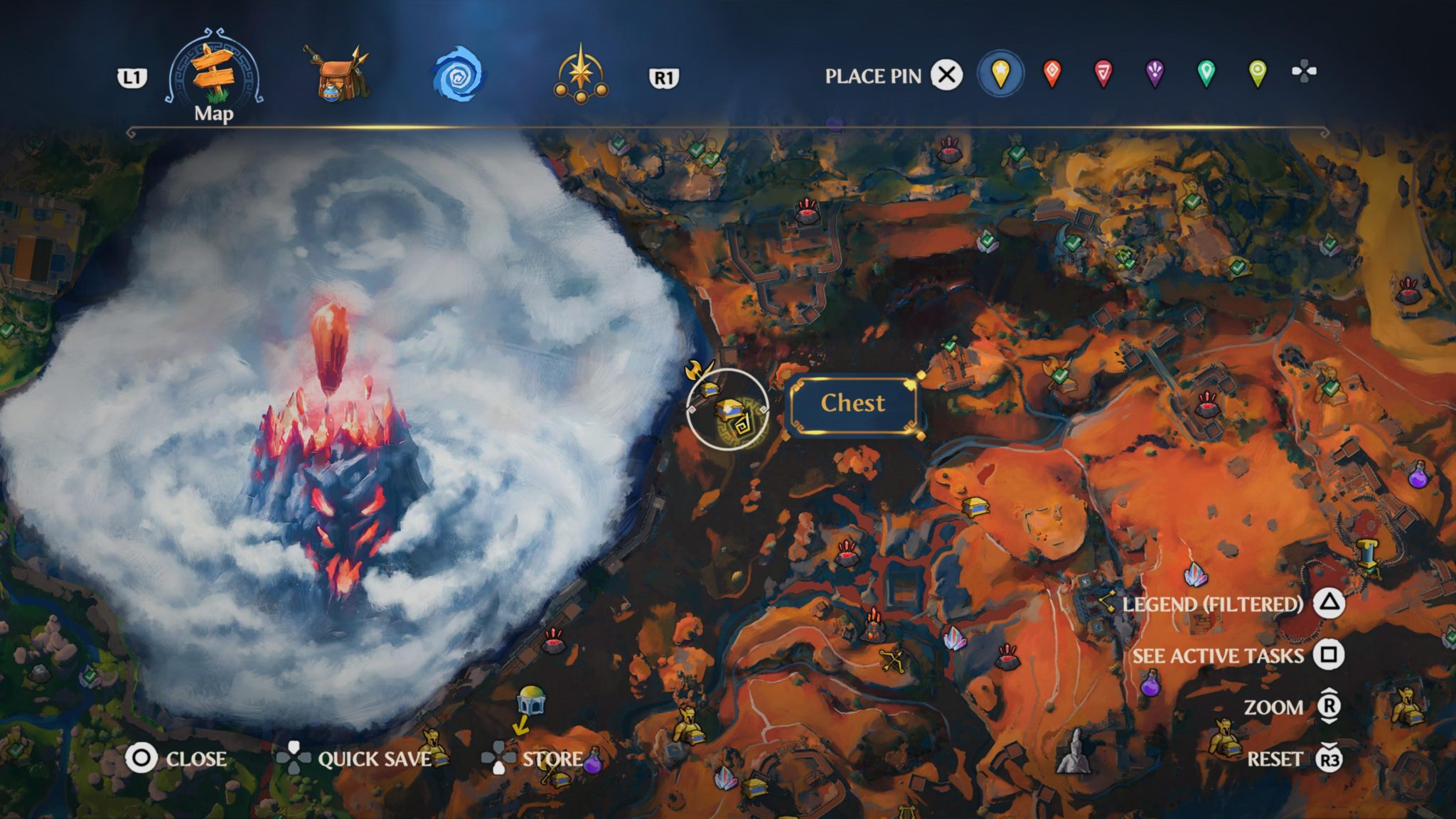Pick the teal green map pin
The image size is (1456, 819).
(x=1206, y=73)
